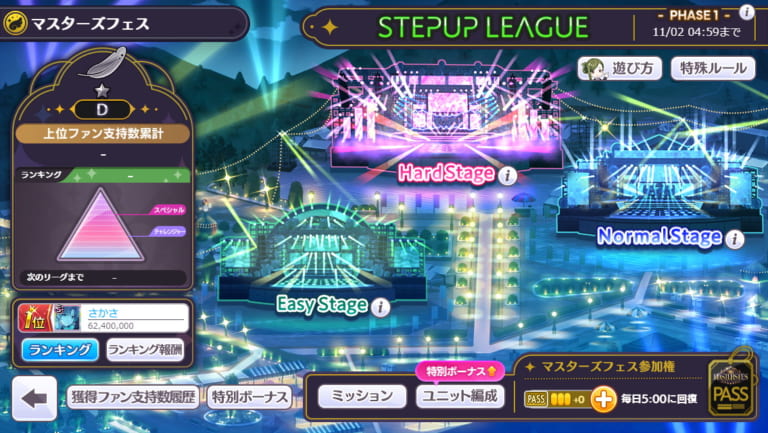View 特殊ルール special rules
Image resolution: width=768 pixels, height=433 pixels.
[x=712, y=68]
